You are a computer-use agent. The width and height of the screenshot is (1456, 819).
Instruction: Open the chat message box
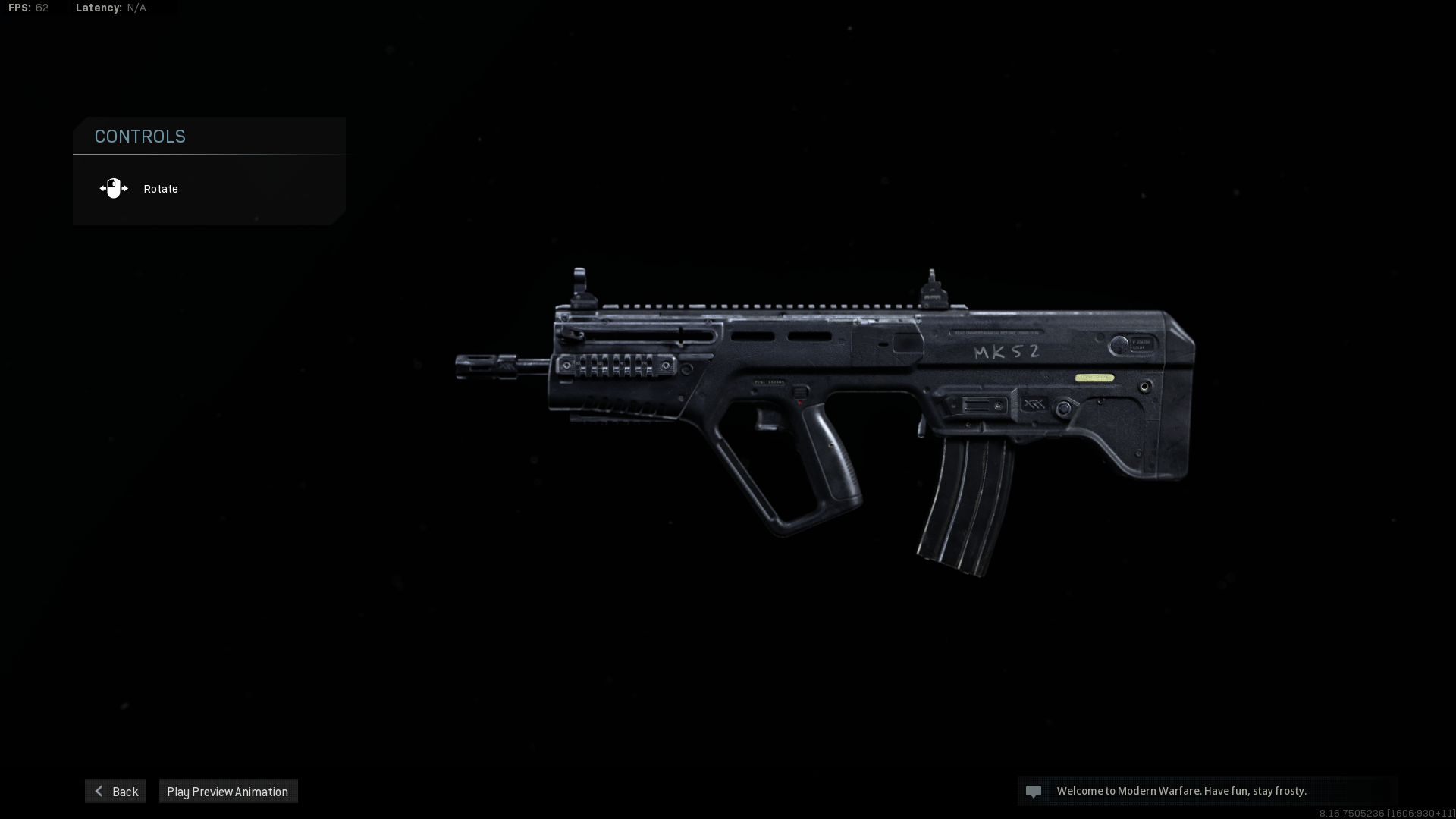[x=1207, y=791]
